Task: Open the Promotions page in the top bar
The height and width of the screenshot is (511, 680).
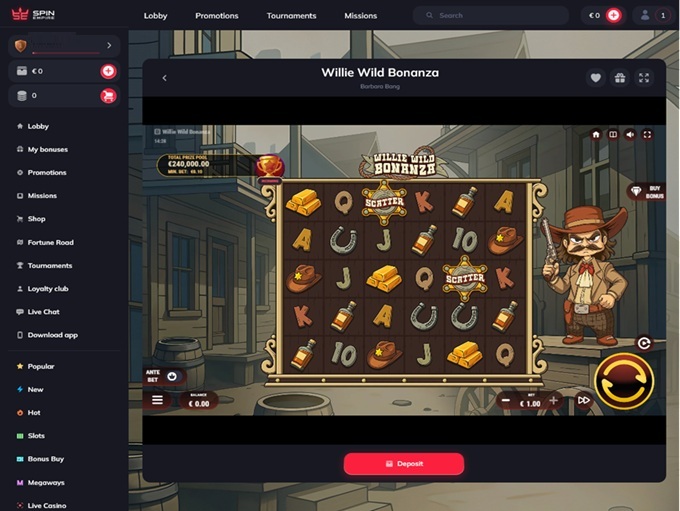Action: (x=217, y=16)
